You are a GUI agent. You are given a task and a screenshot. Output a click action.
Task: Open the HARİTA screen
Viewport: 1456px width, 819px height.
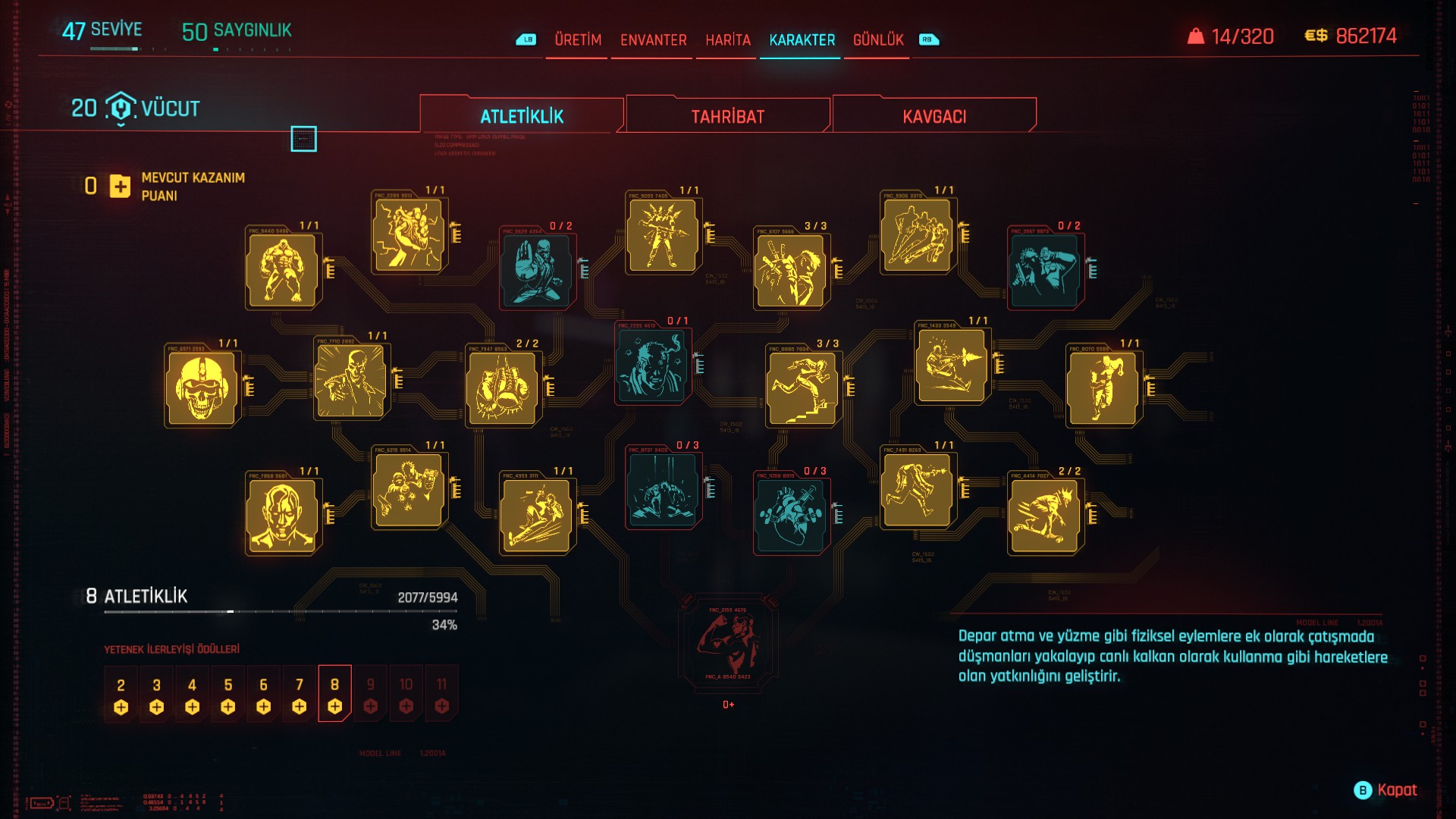point(727,39)
